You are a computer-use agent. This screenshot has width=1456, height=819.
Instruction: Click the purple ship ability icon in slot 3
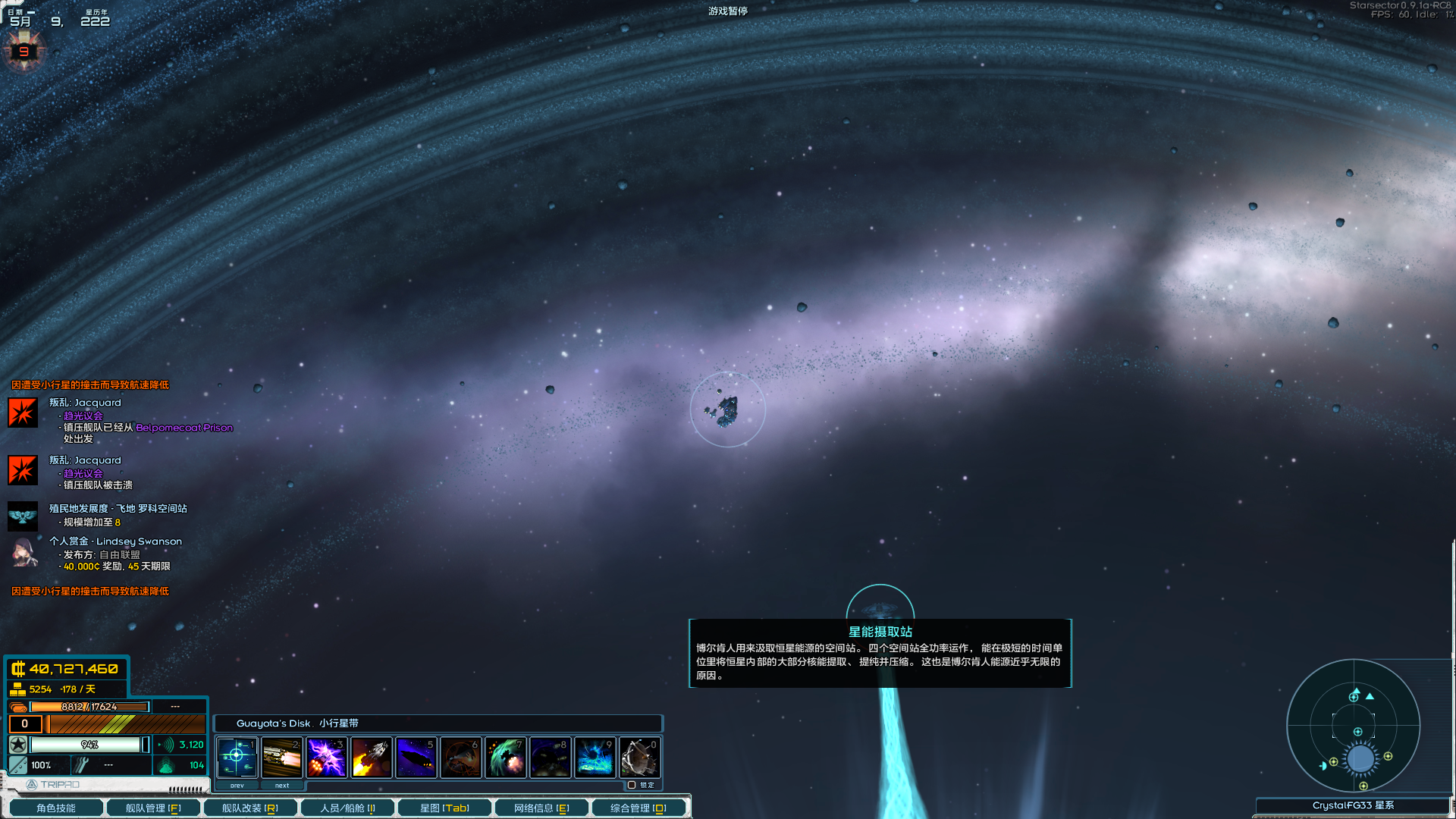click(326, 758)
